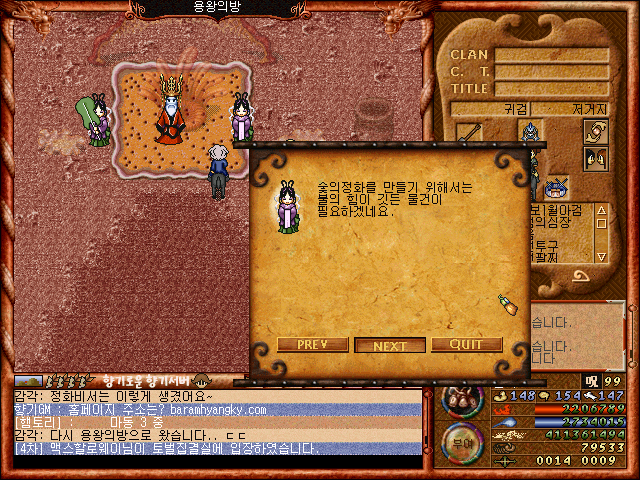Click the chat log window
The height and width of the screenshot is (480, 640).
[x=218, y=422]
